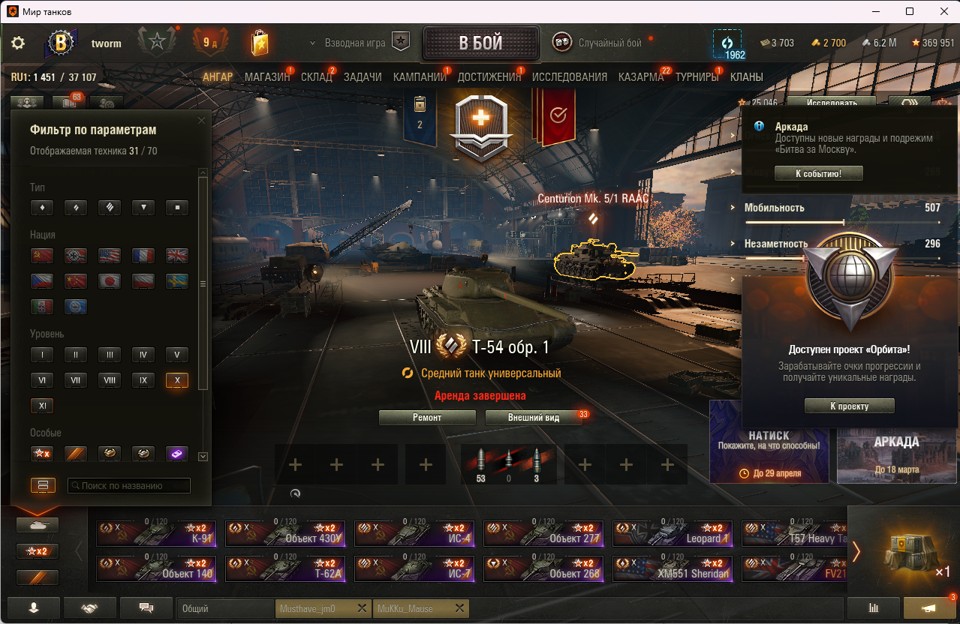Toggle the tier VIII filter
Viewport: 960px width, 624px height.
(x=109, y=380)
